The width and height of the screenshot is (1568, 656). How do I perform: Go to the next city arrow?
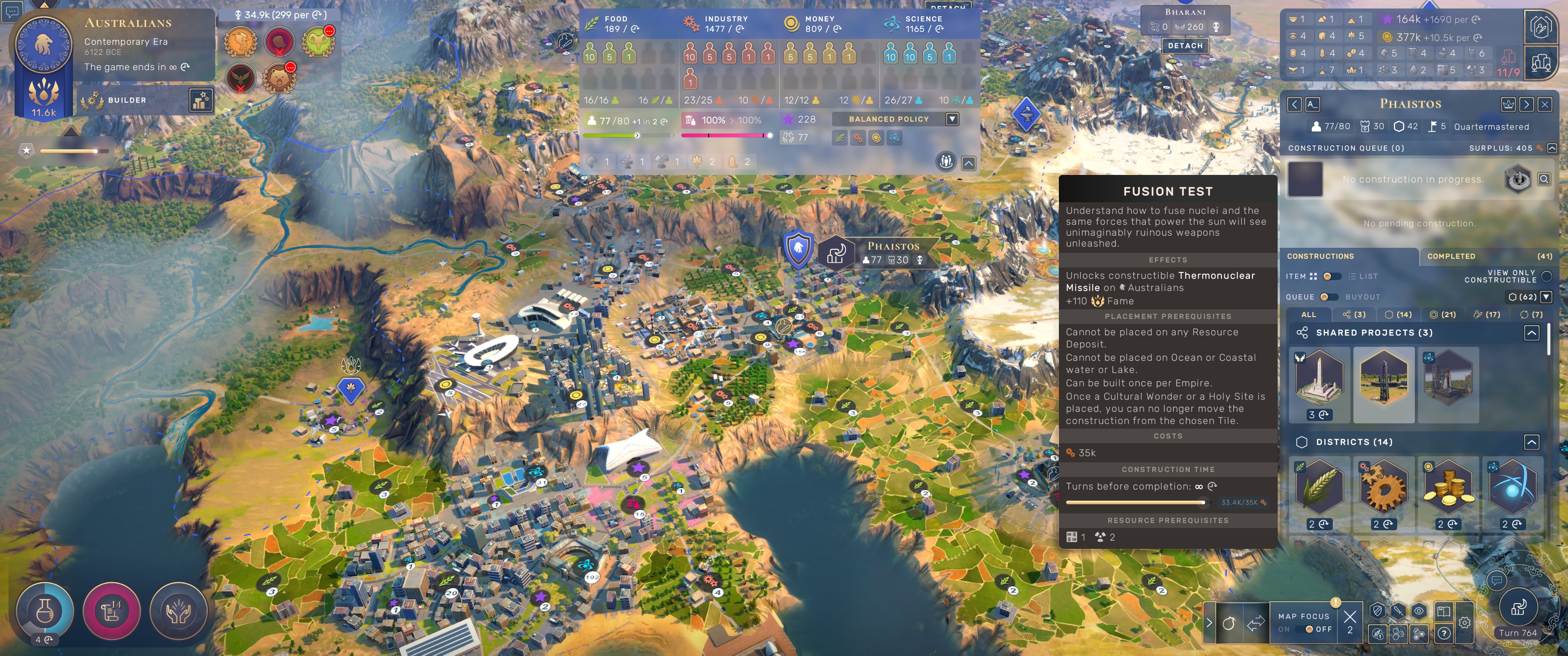(1526, 105)
